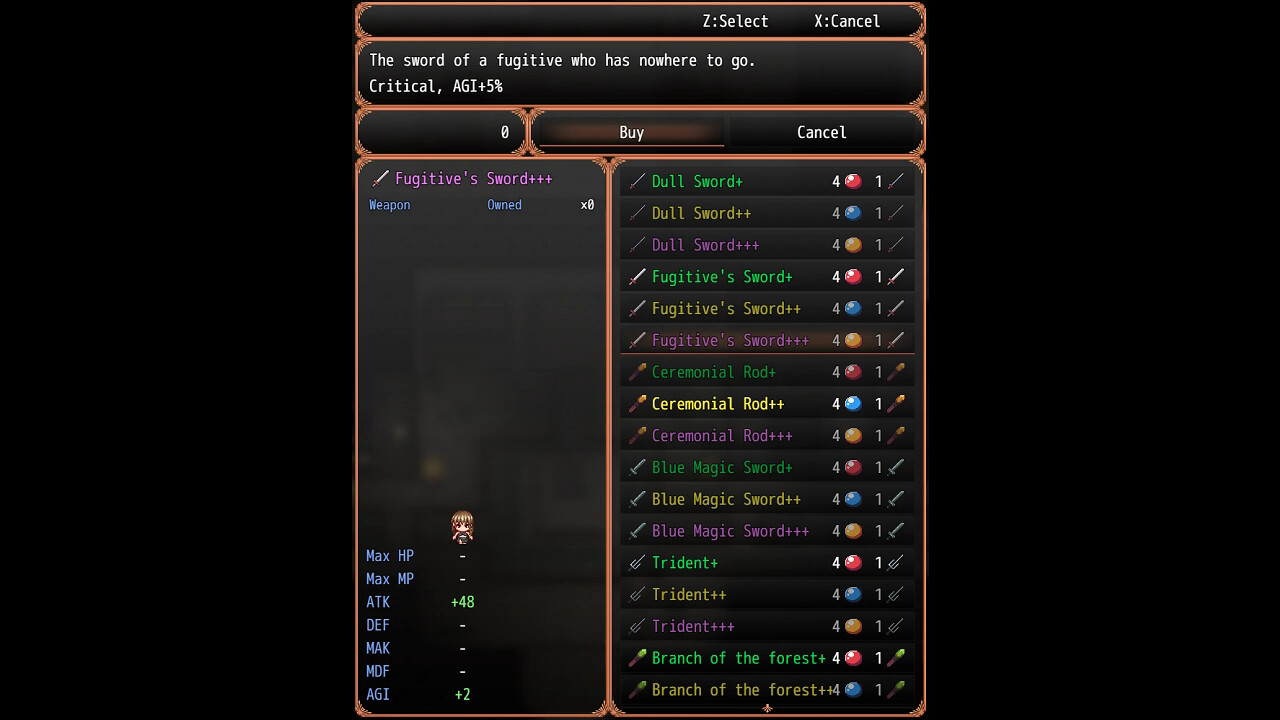Click the X:Cancel prompt
This screenshot has height=720, width=1280.
coord(848,21)
